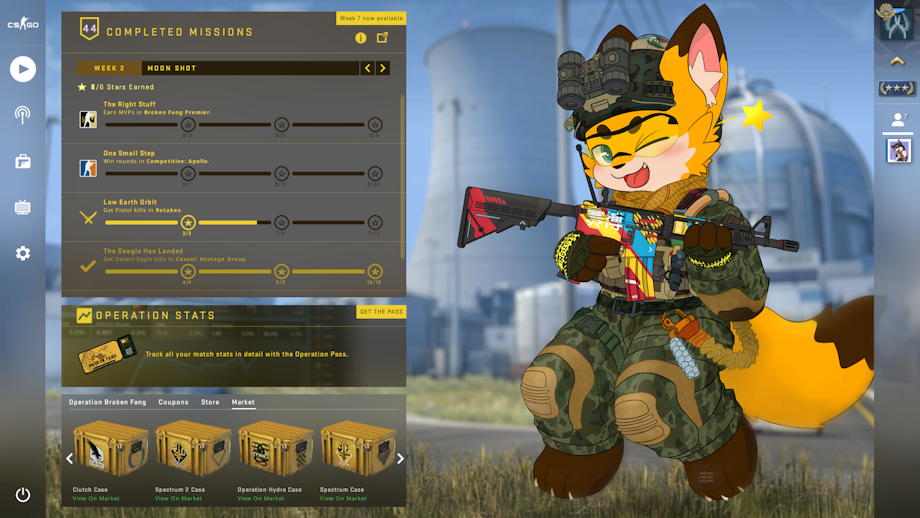Screen dimensions: 920x518
Task: Click the CS:GO logo in the sidebar
Action: pyautogui.click(x=23, y=24)
